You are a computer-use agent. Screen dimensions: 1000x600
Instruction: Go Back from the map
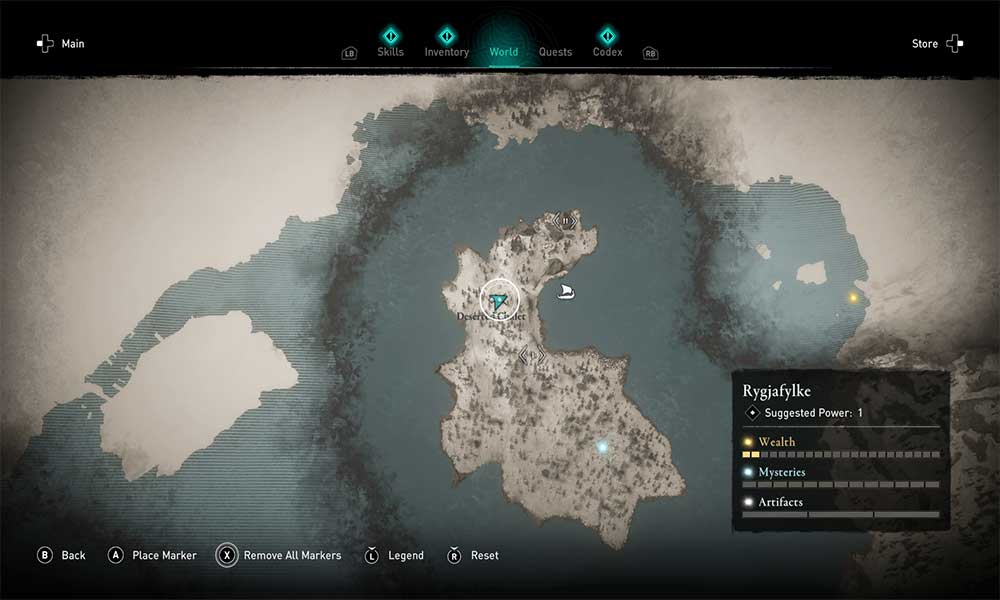(62, 555)
